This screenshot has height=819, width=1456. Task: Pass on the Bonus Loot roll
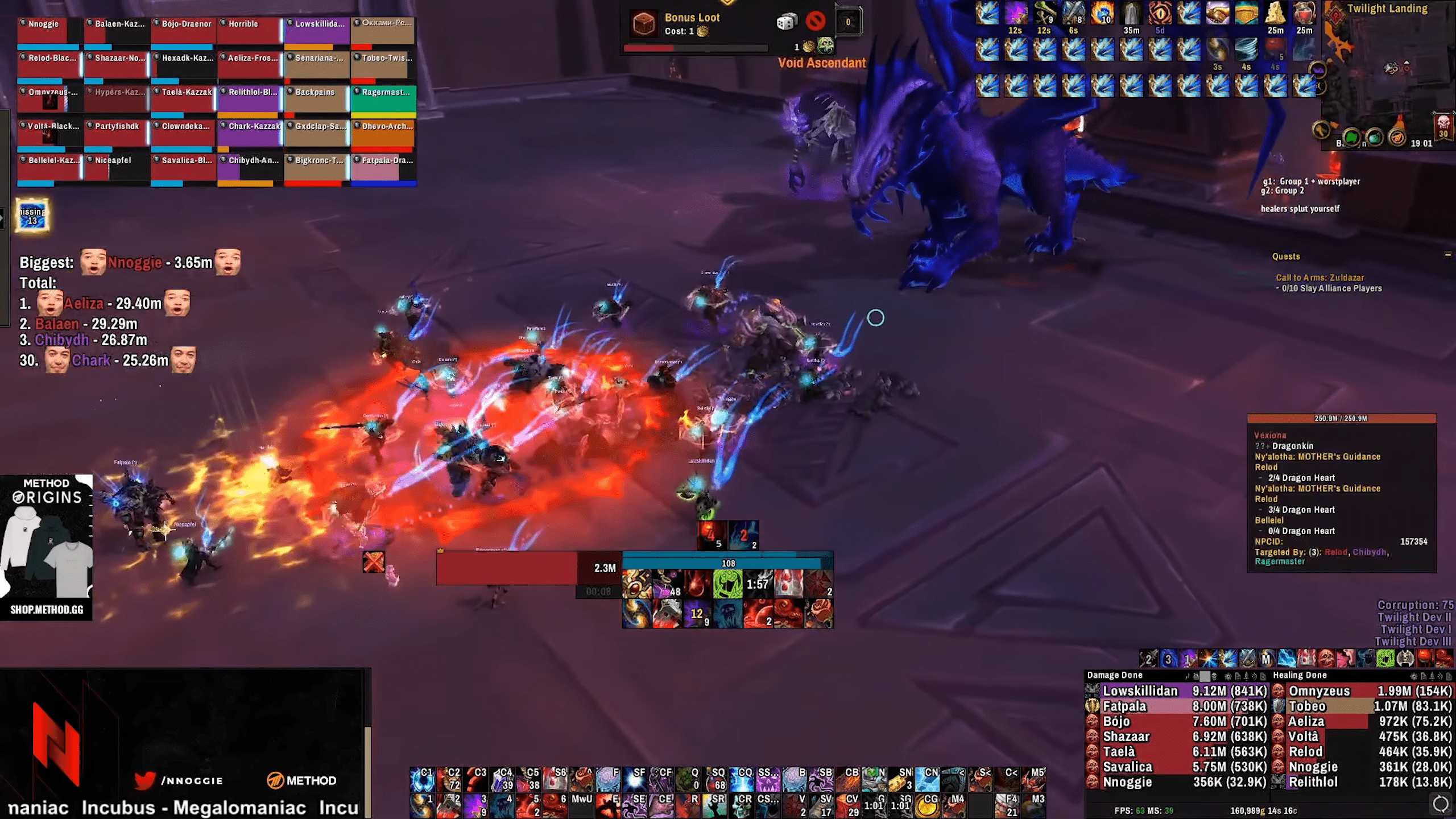pos(816,22)
